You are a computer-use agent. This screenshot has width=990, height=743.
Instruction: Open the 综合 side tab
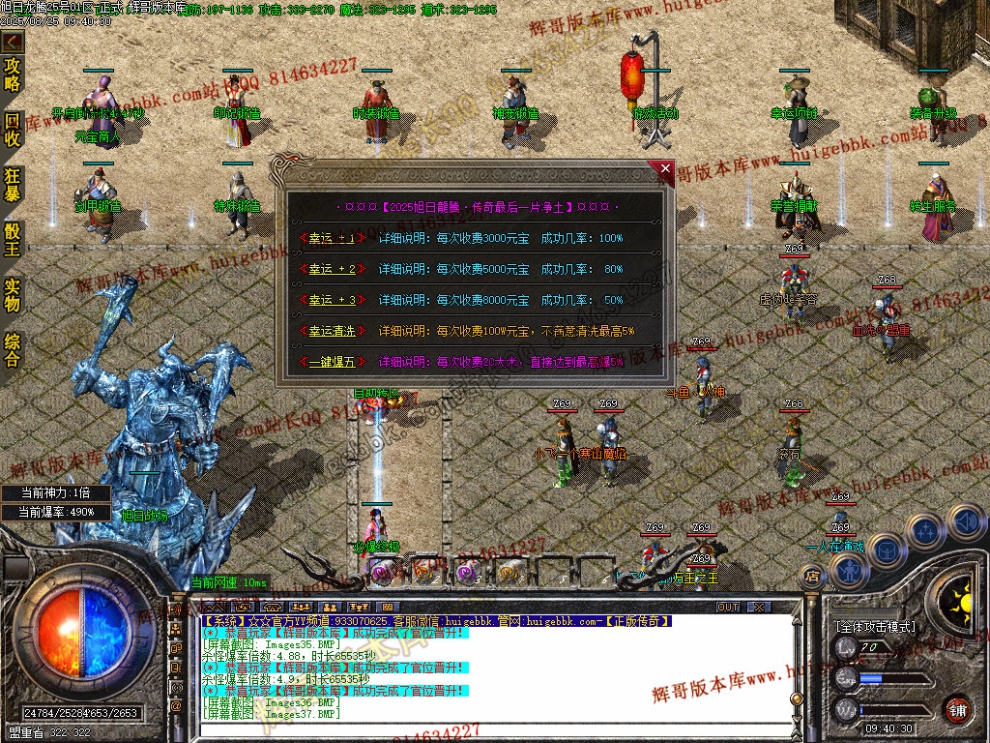coord(12,350)
